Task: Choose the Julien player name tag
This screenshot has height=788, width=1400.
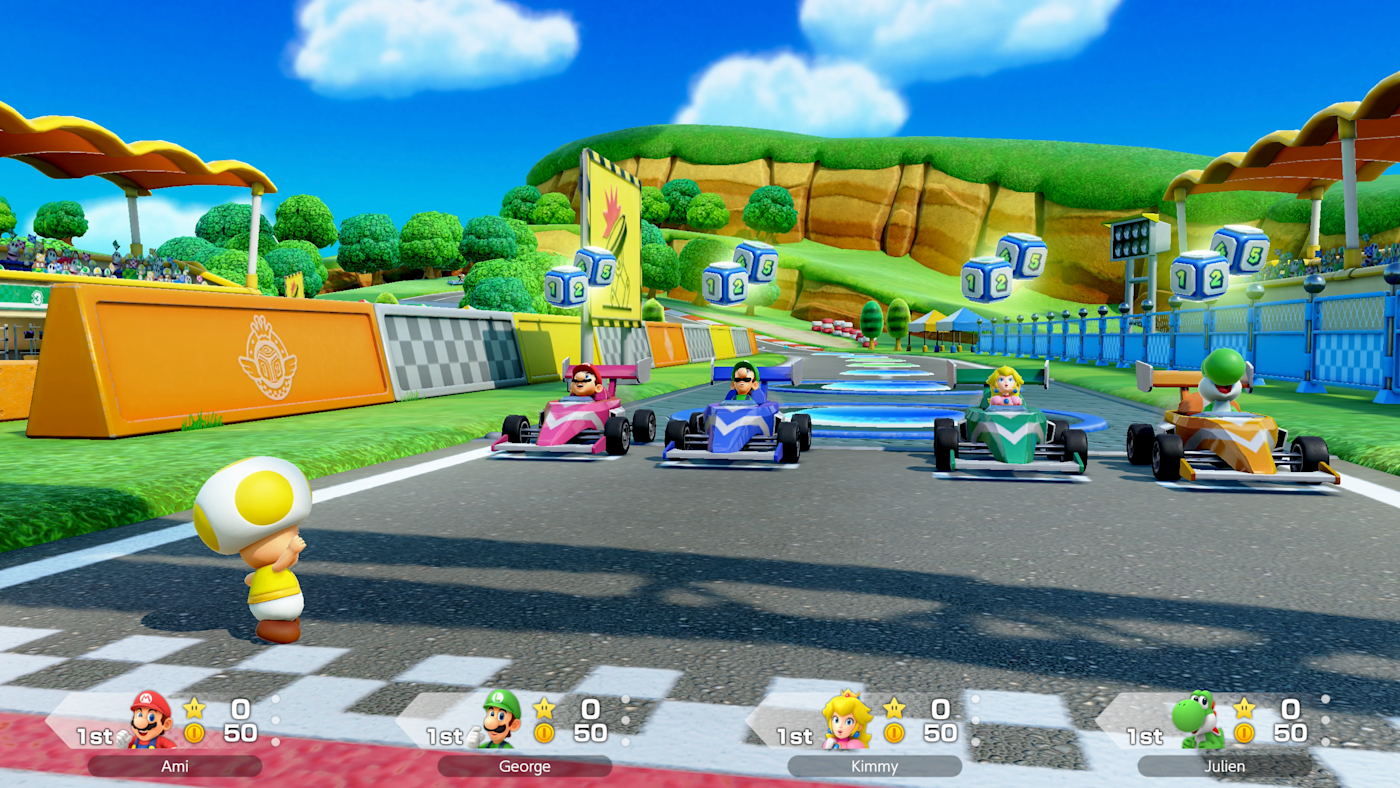Action: coord(1225,767)
